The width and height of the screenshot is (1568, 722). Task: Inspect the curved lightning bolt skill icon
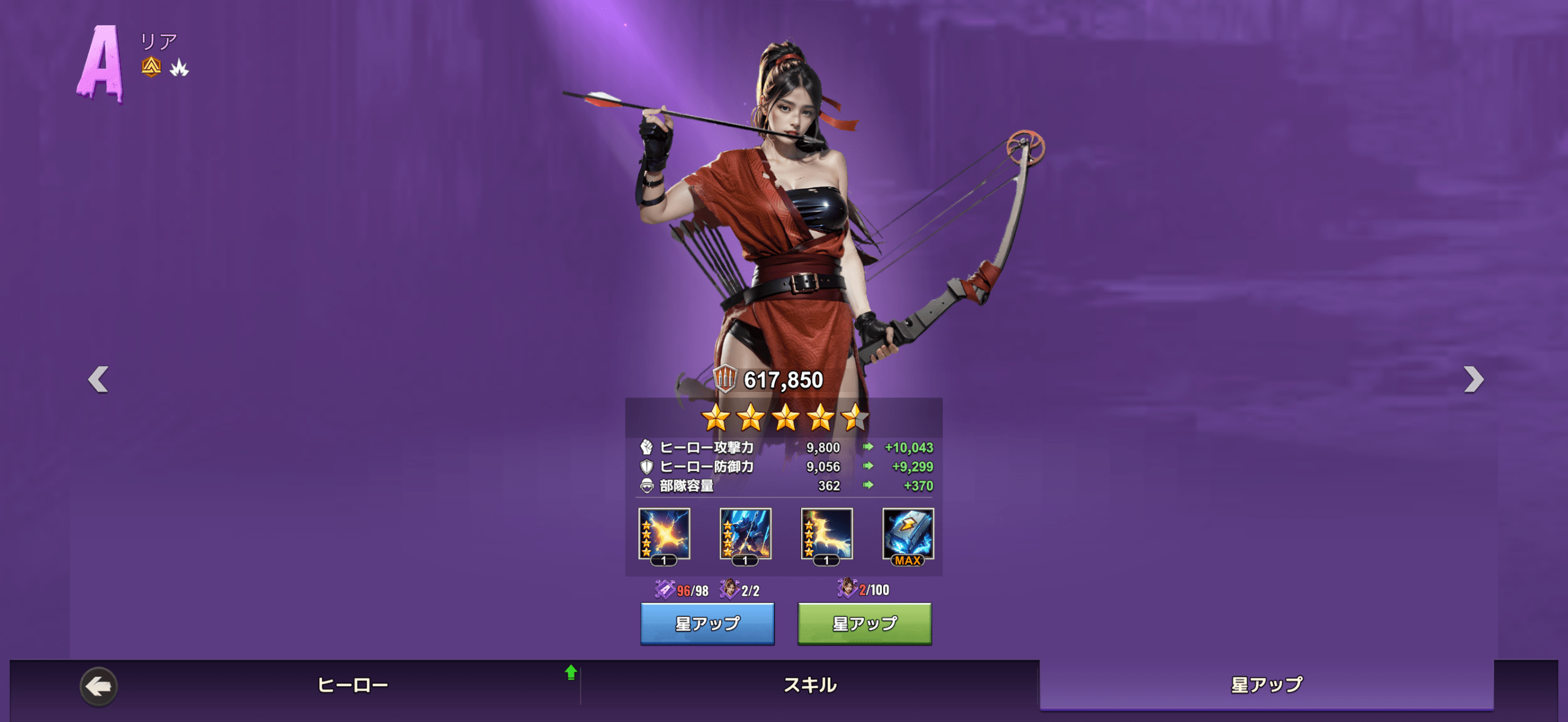click(827, 534)
